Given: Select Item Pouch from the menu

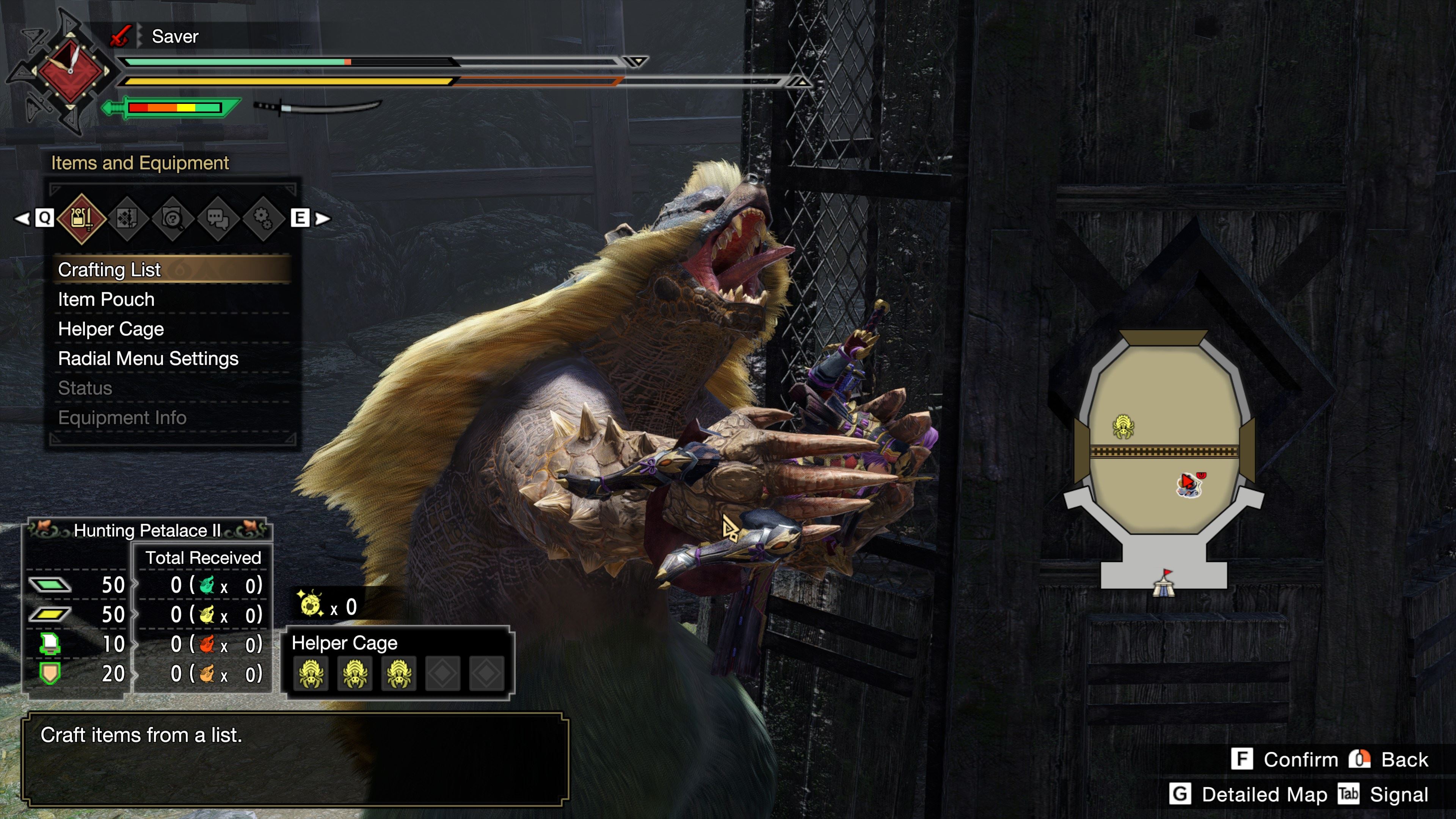Looking at the screenshot, I should (106, 300).
